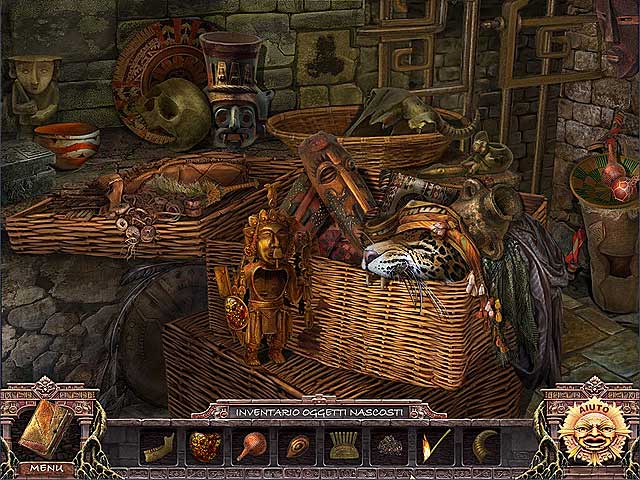This screenshot has width=640, height=480.
Task: Select the red amber stone slot
Action: pos(204,446)
